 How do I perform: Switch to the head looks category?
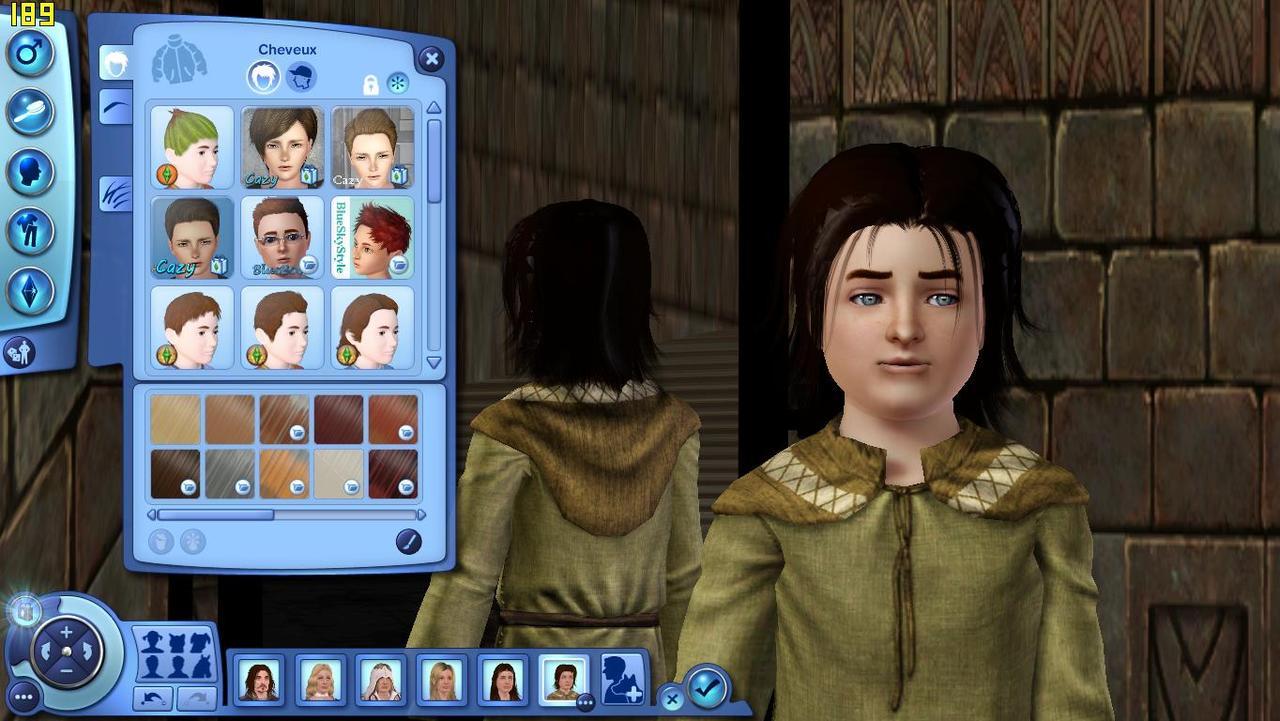pos(30,170)
